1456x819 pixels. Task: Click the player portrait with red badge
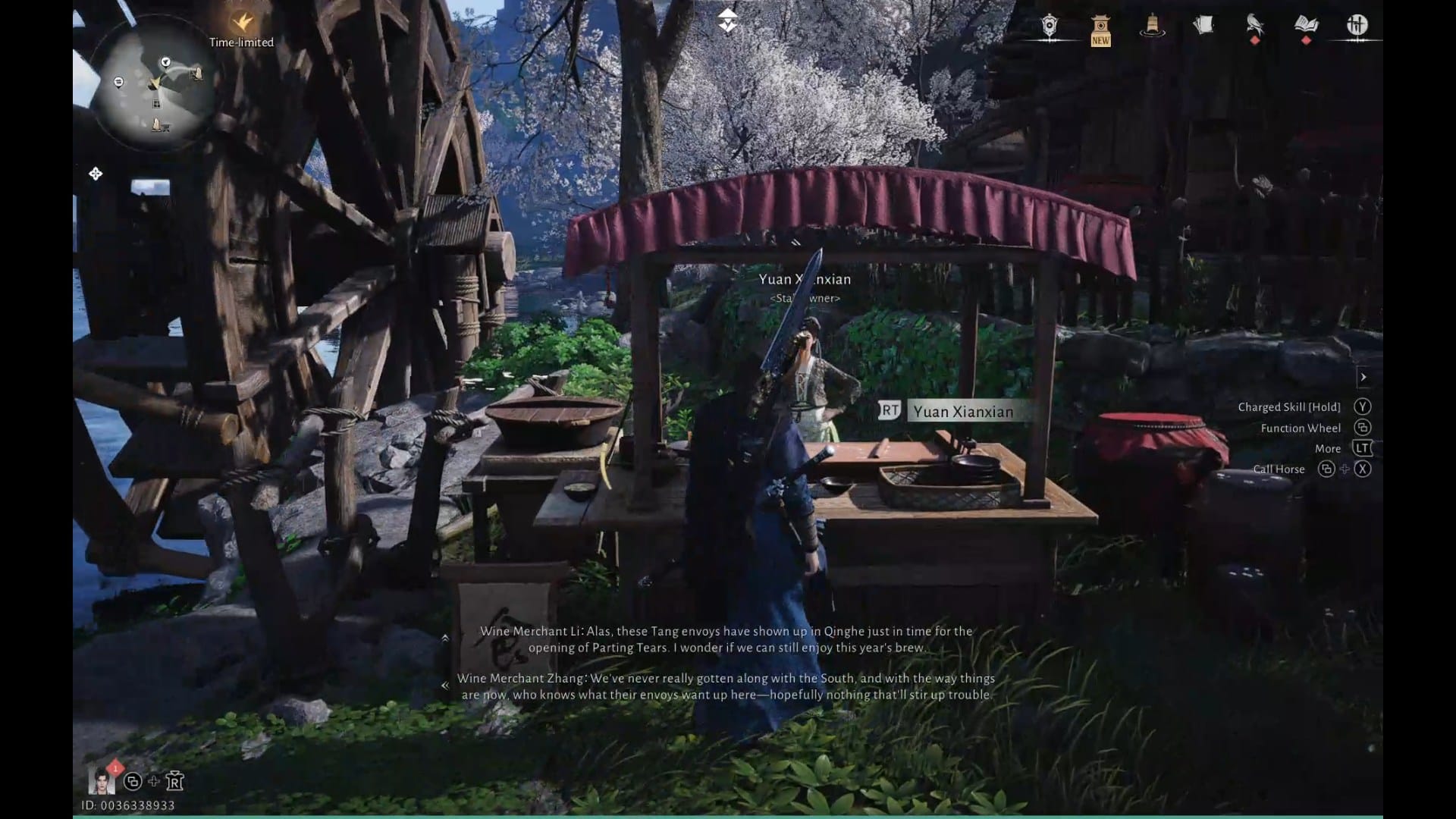coord(102,779)
